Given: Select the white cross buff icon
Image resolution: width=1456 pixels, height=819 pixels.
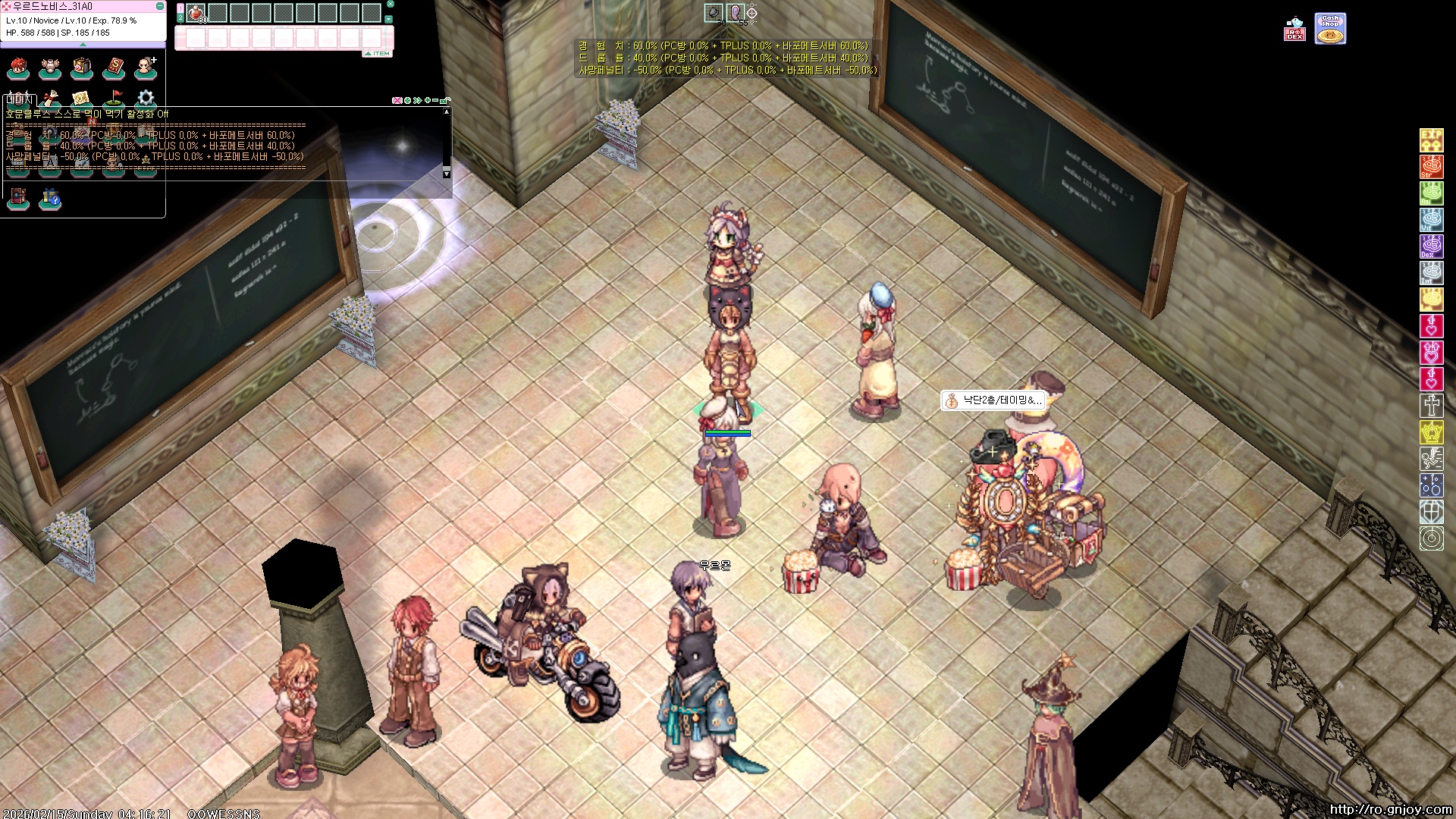Looking at the screenshot, I should pyautogui.click(x=1431, y=406).
